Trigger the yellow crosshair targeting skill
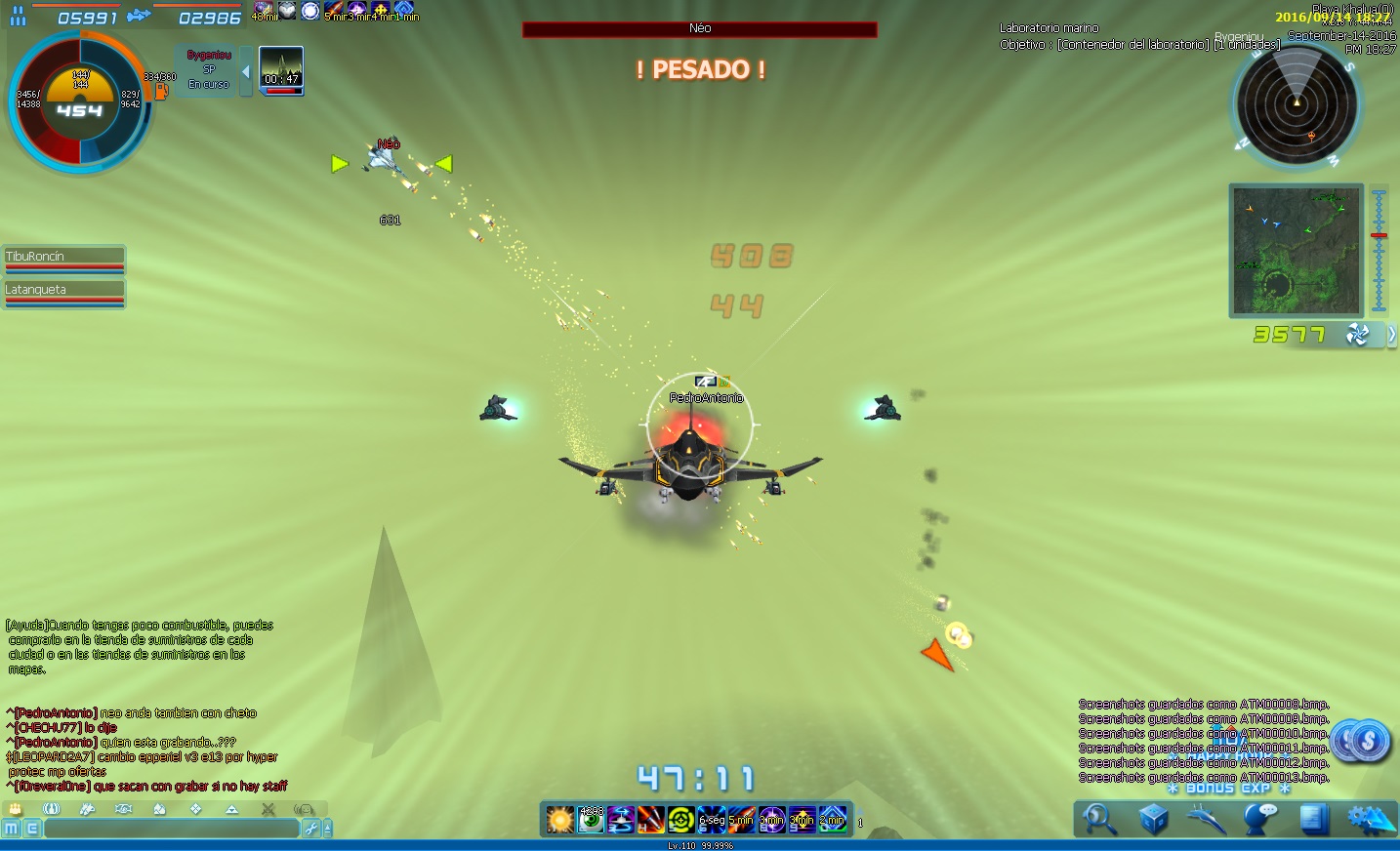This screenshot has height=851, width=1400. pos(680,820)
